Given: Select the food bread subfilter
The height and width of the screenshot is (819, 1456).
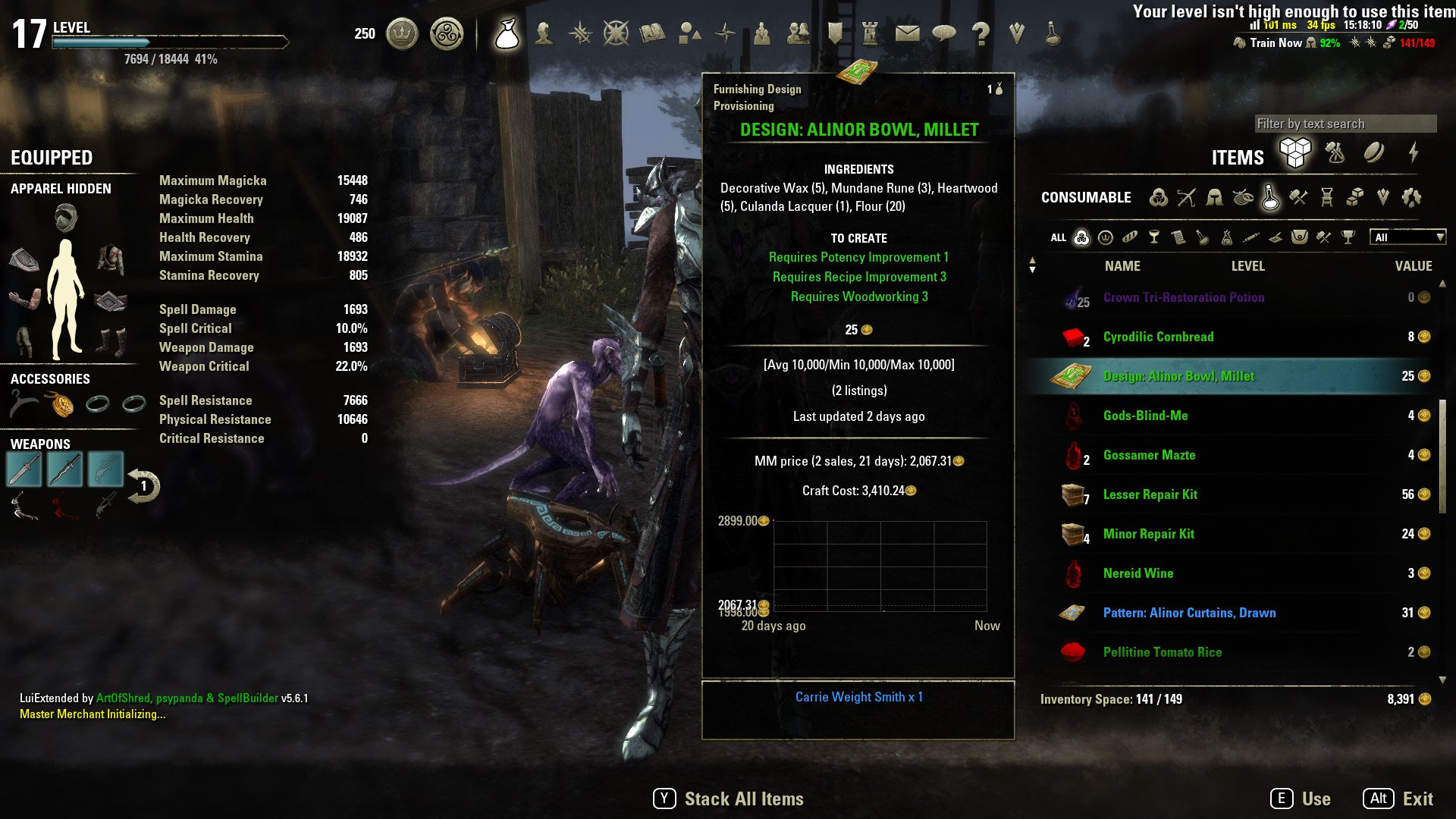Looking at the screenshot, I should click(x=1130, y=237).
